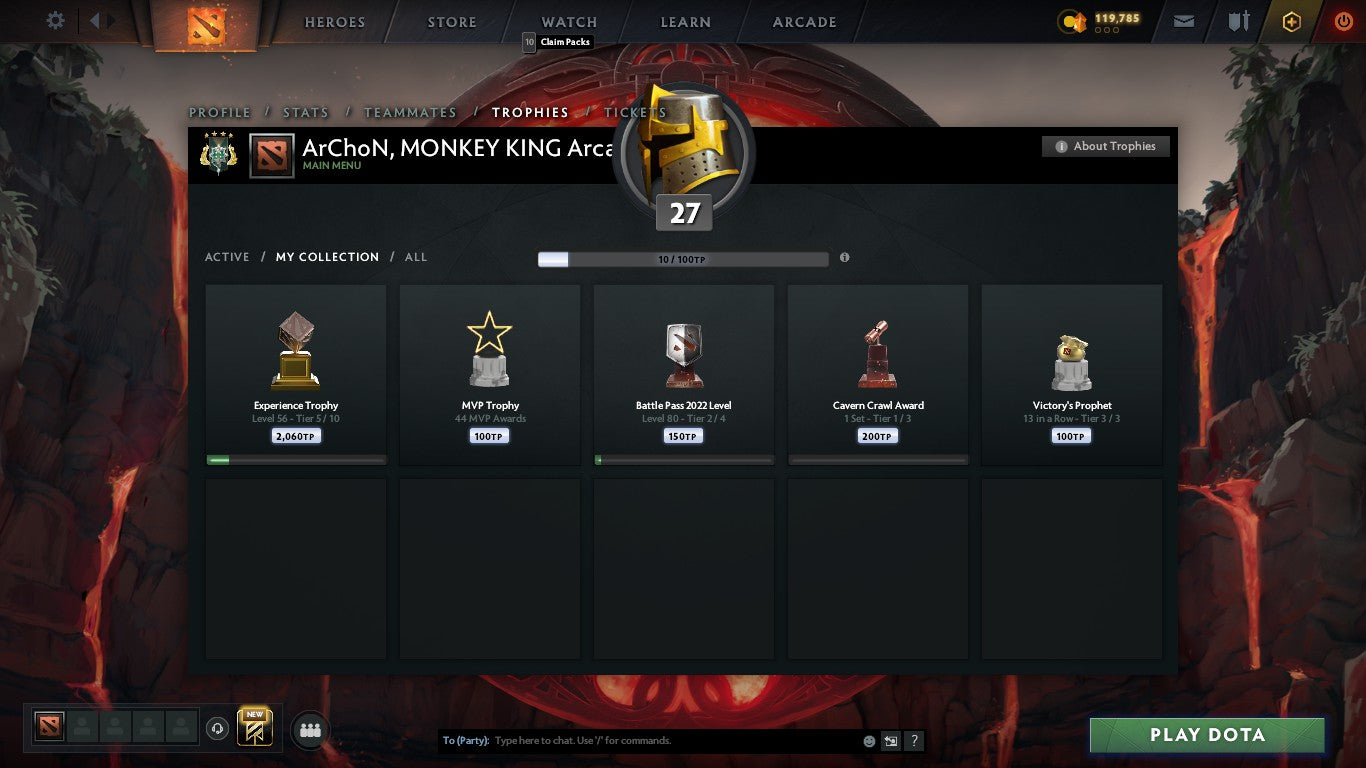Screen dimensions: 1366x768
Task: Open the friends list group icon
Action: (309, 730)
